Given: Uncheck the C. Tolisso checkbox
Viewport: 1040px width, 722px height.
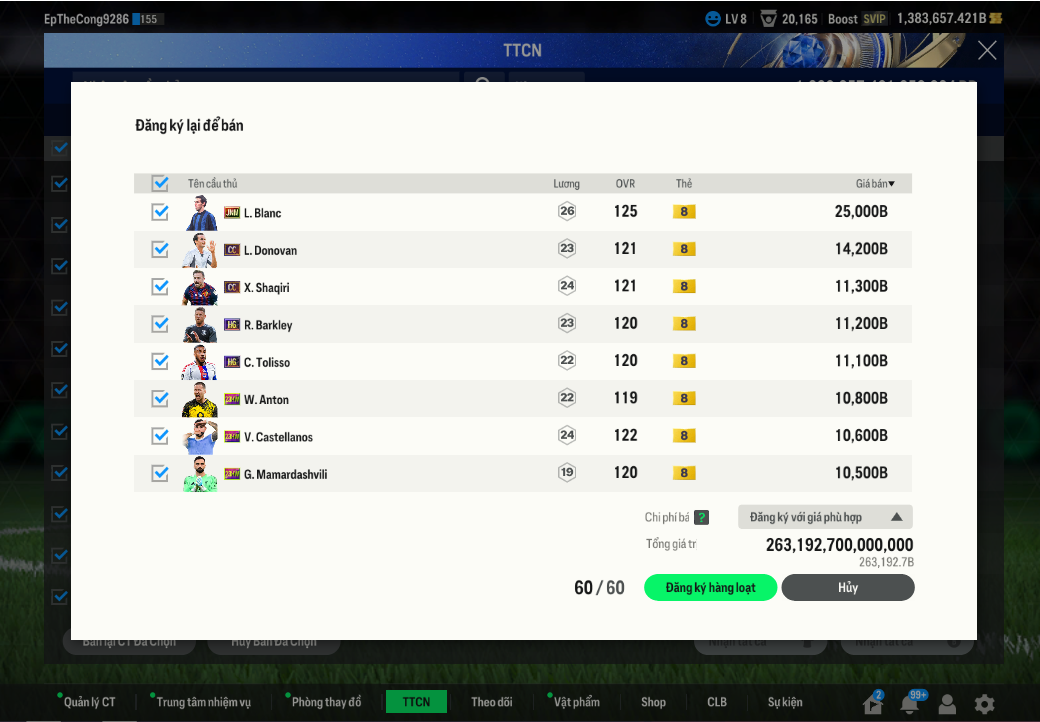Looking at the screenshot, I should (x=160, y=361).
